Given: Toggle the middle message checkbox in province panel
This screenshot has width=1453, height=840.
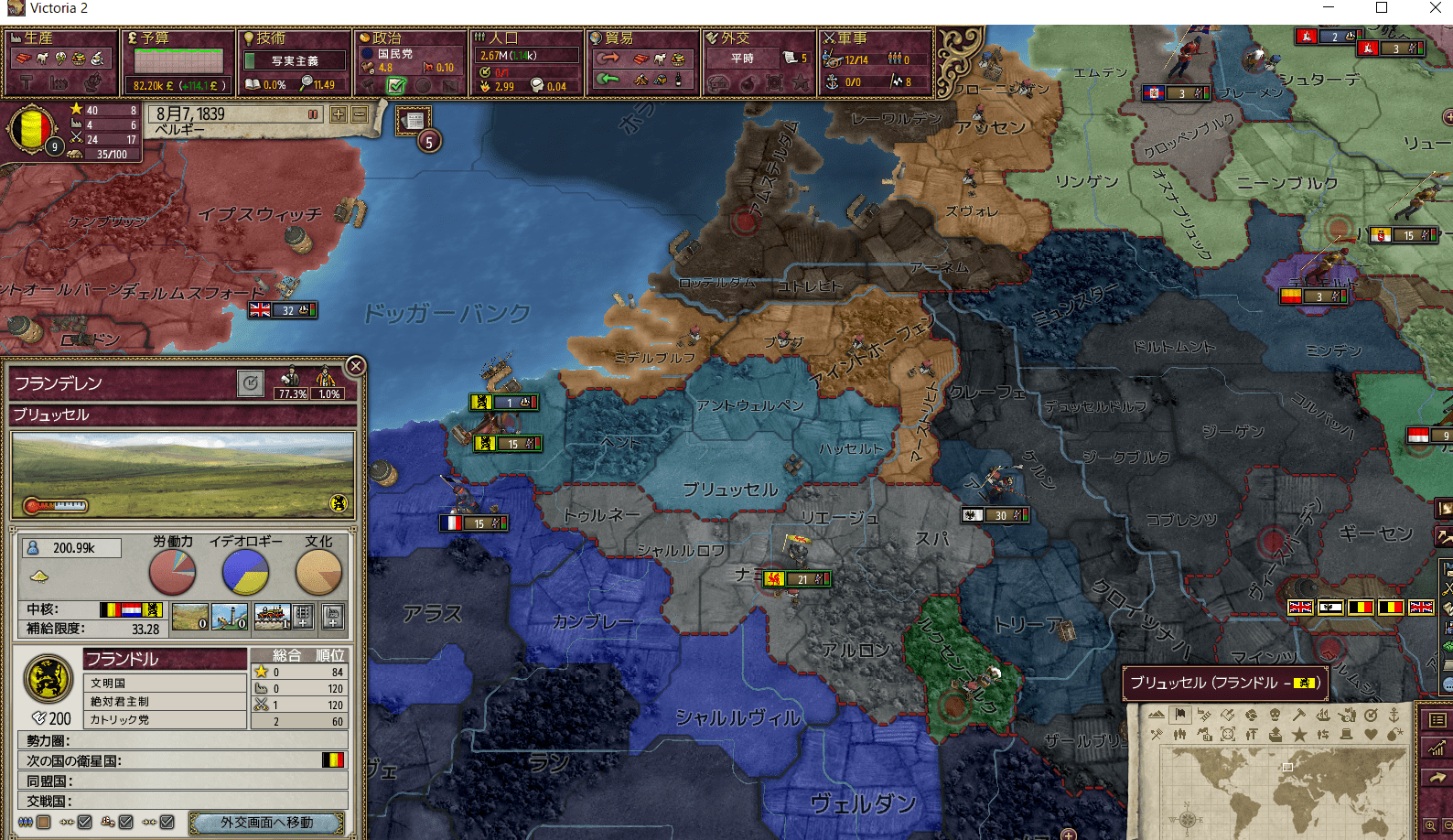Looking at the screenshot, I should pos(124,821).
